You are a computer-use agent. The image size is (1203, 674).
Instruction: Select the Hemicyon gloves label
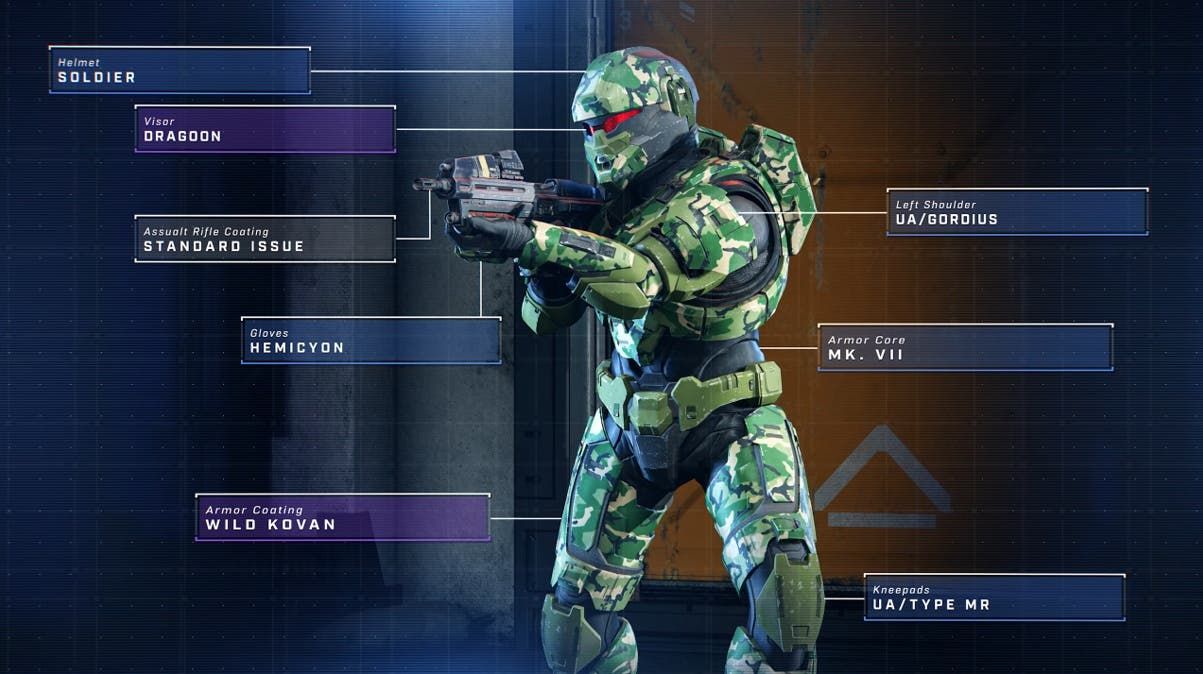pos(371,340)
